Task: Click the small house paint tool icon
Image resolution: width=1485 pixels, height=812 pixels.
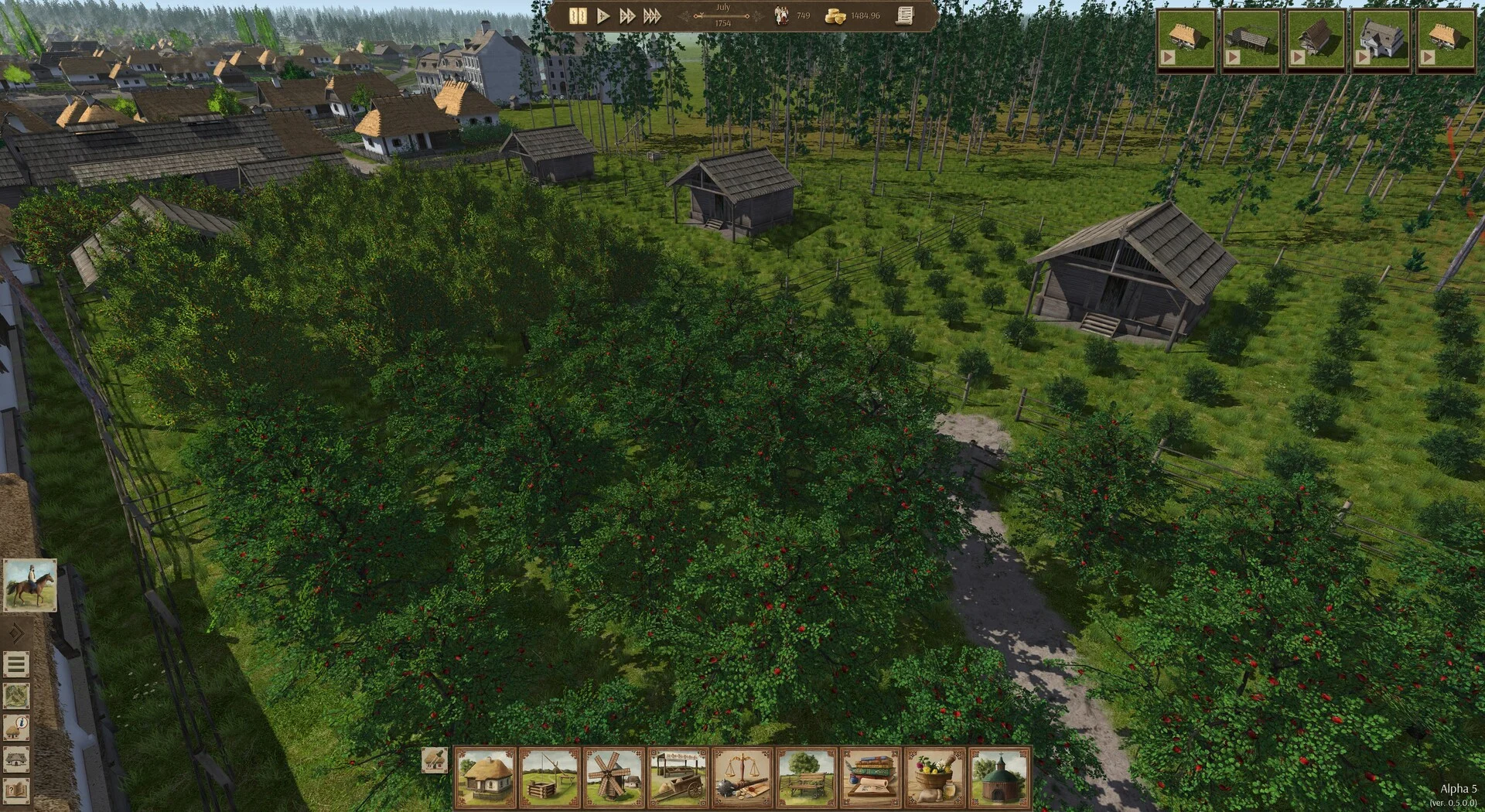Action: (434, 759)
